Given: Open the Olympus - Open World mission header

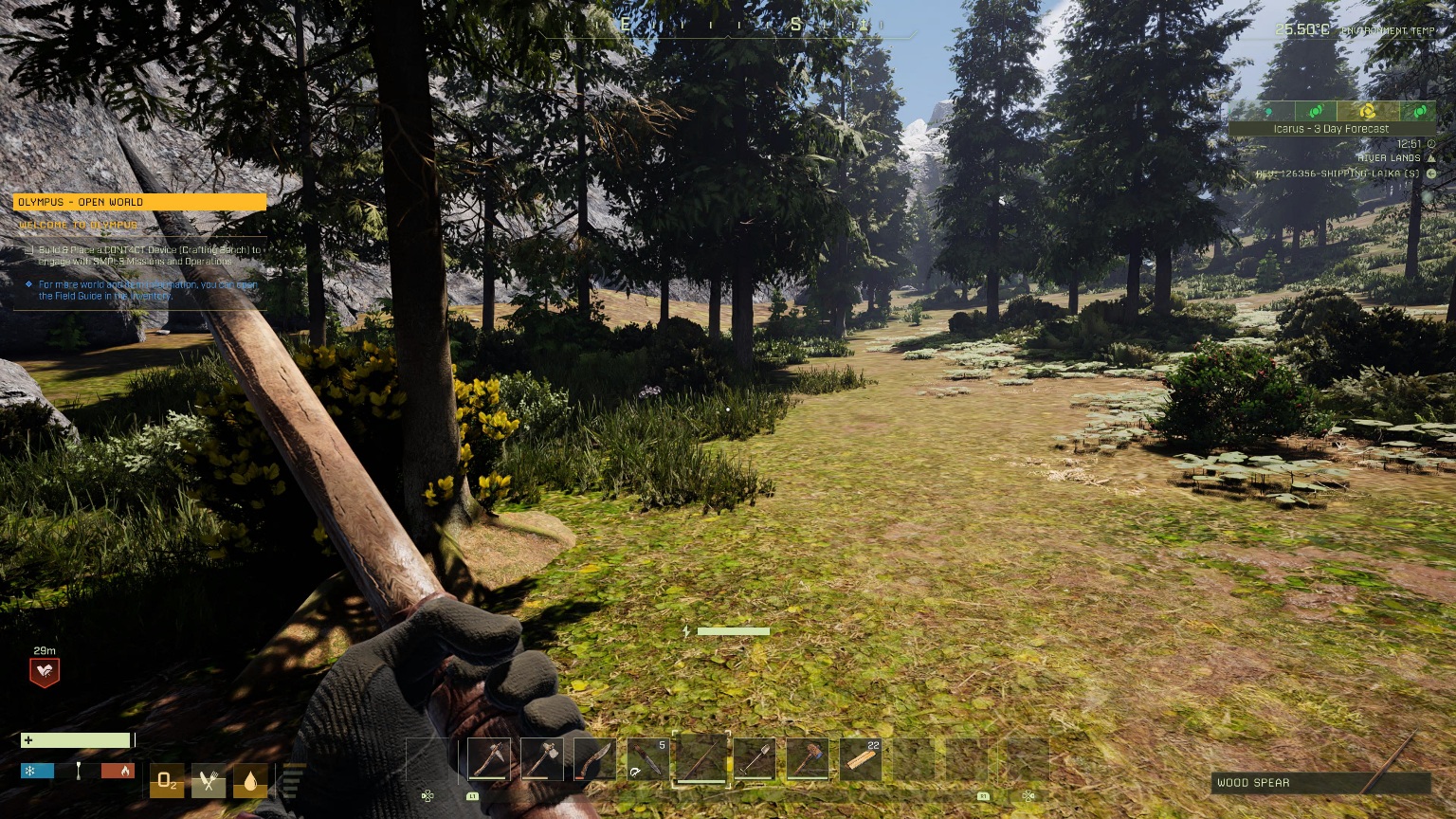Looking at the screenshot, I should coord(139,202).
